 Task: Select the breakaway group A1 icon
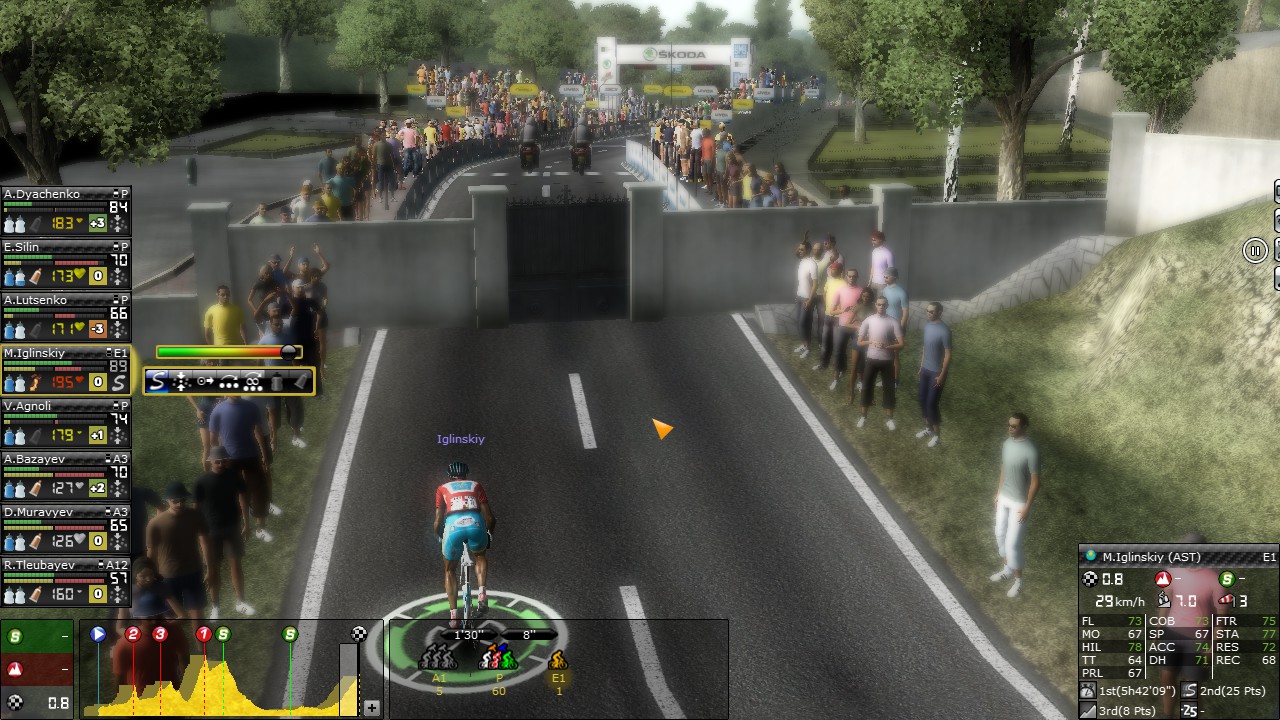(439, 659)
